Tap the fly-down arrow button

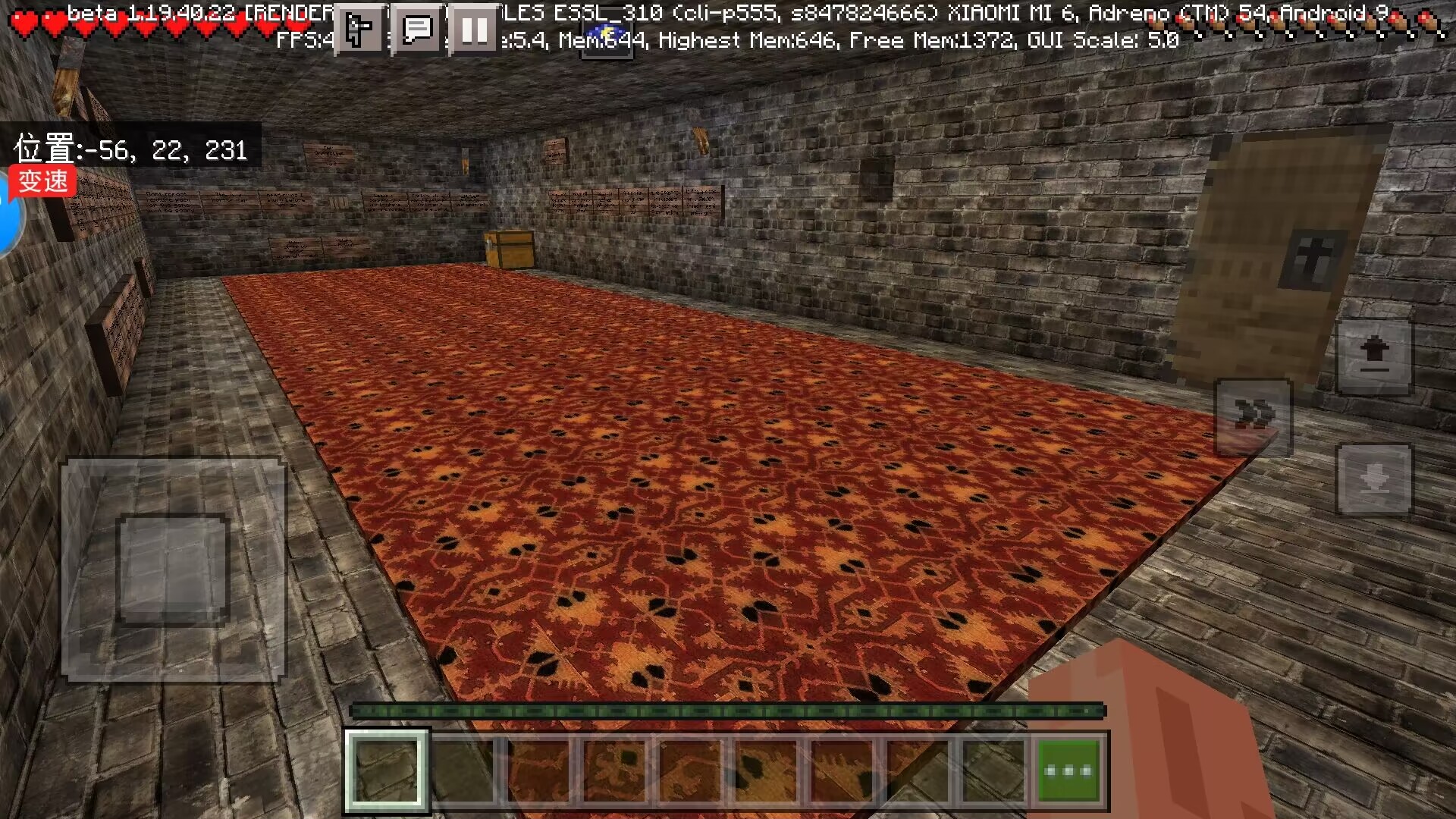coord(1373,480)
